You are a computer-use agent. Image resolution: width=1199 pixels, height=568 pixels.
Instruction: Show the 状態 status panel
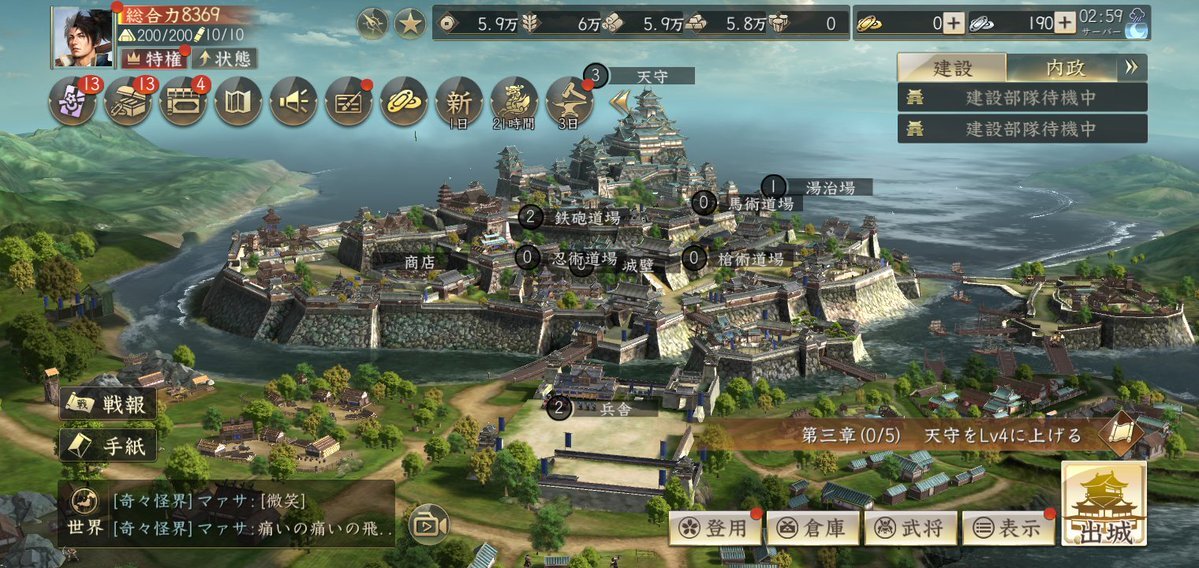[224, 59]
